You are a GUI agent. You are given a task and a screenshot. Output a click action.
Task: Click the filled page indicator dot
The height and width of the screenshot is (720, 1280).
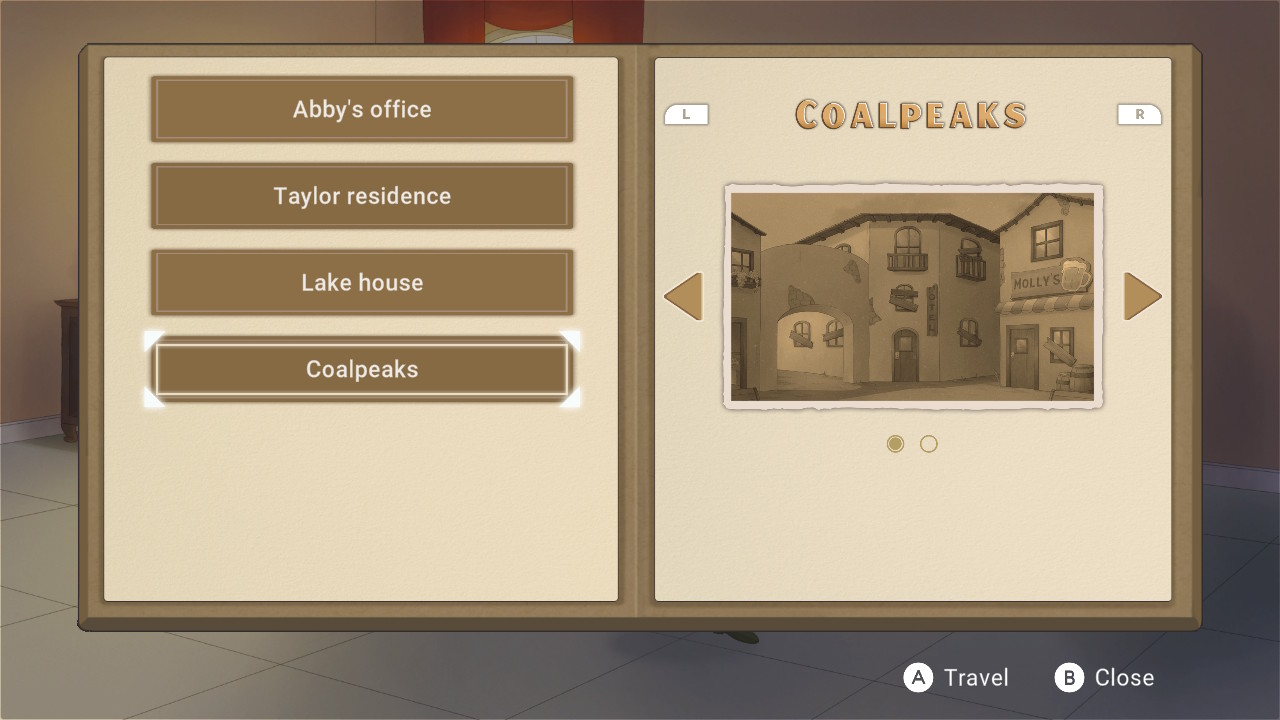pos(895,443)
